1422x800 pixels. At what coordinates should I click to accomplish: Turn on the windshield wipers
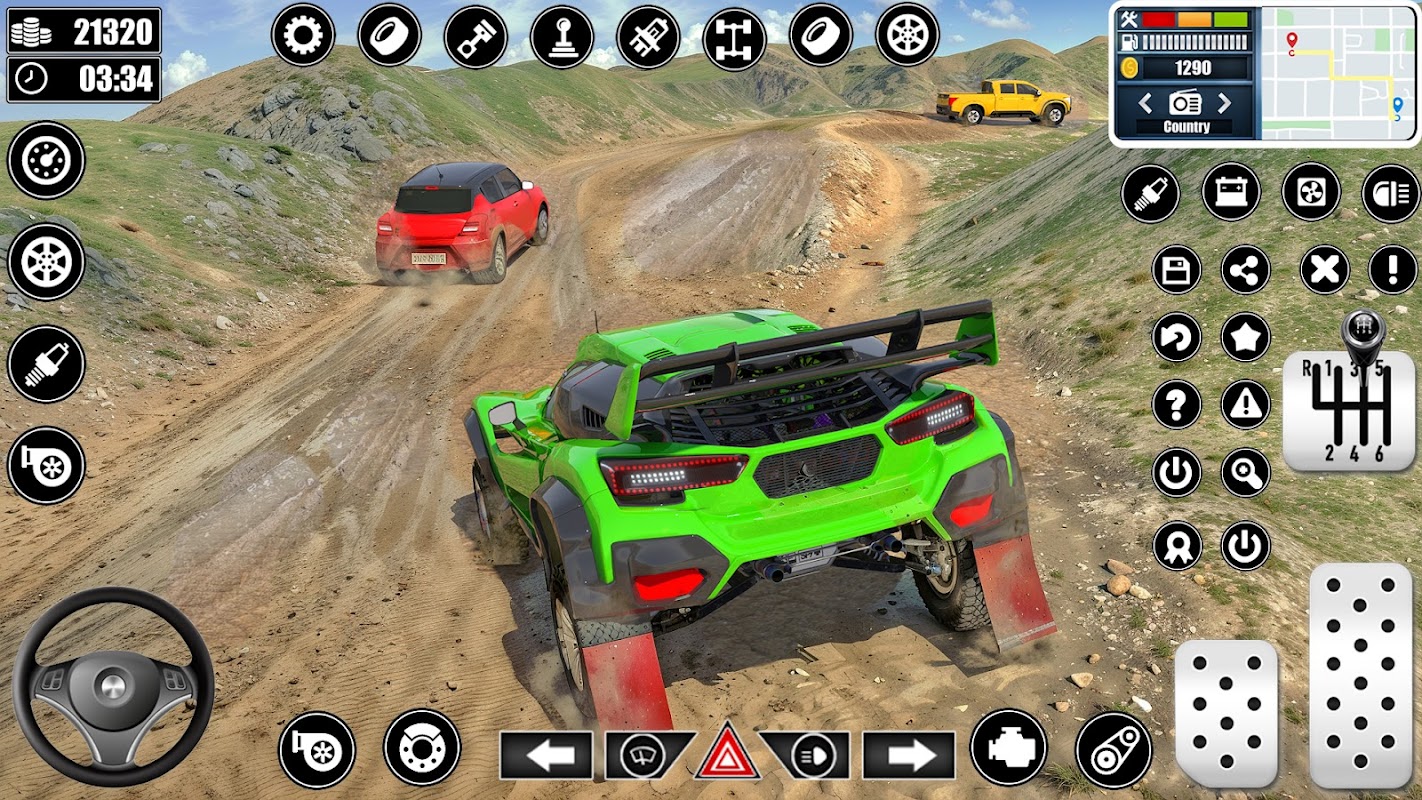point(645,755)
